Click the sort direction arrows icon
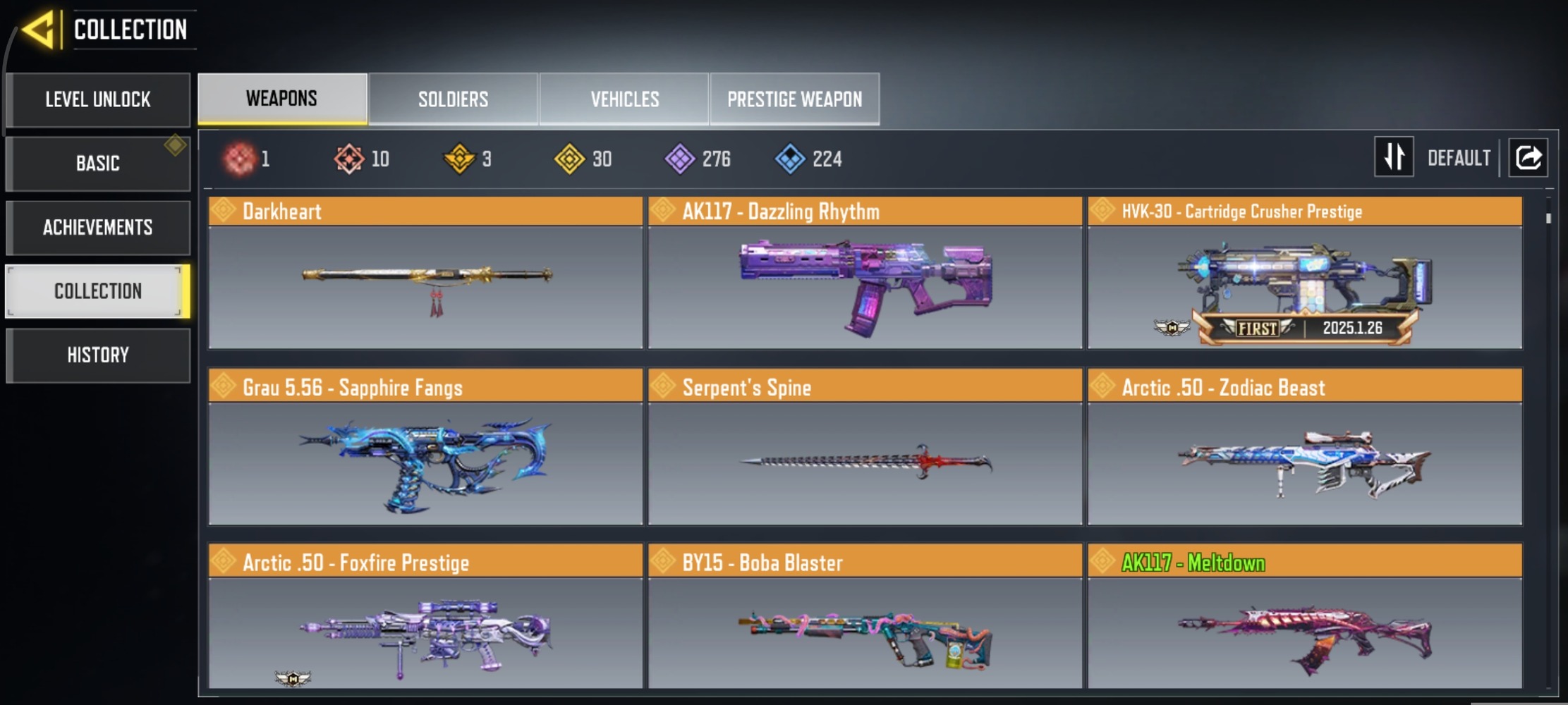The image size is (1568, 705). tap(1394, 157)
